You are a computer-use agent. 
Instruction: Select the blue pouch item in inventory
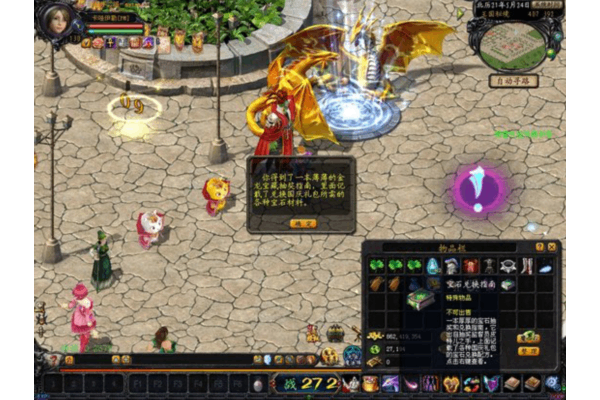pos(415,284)
